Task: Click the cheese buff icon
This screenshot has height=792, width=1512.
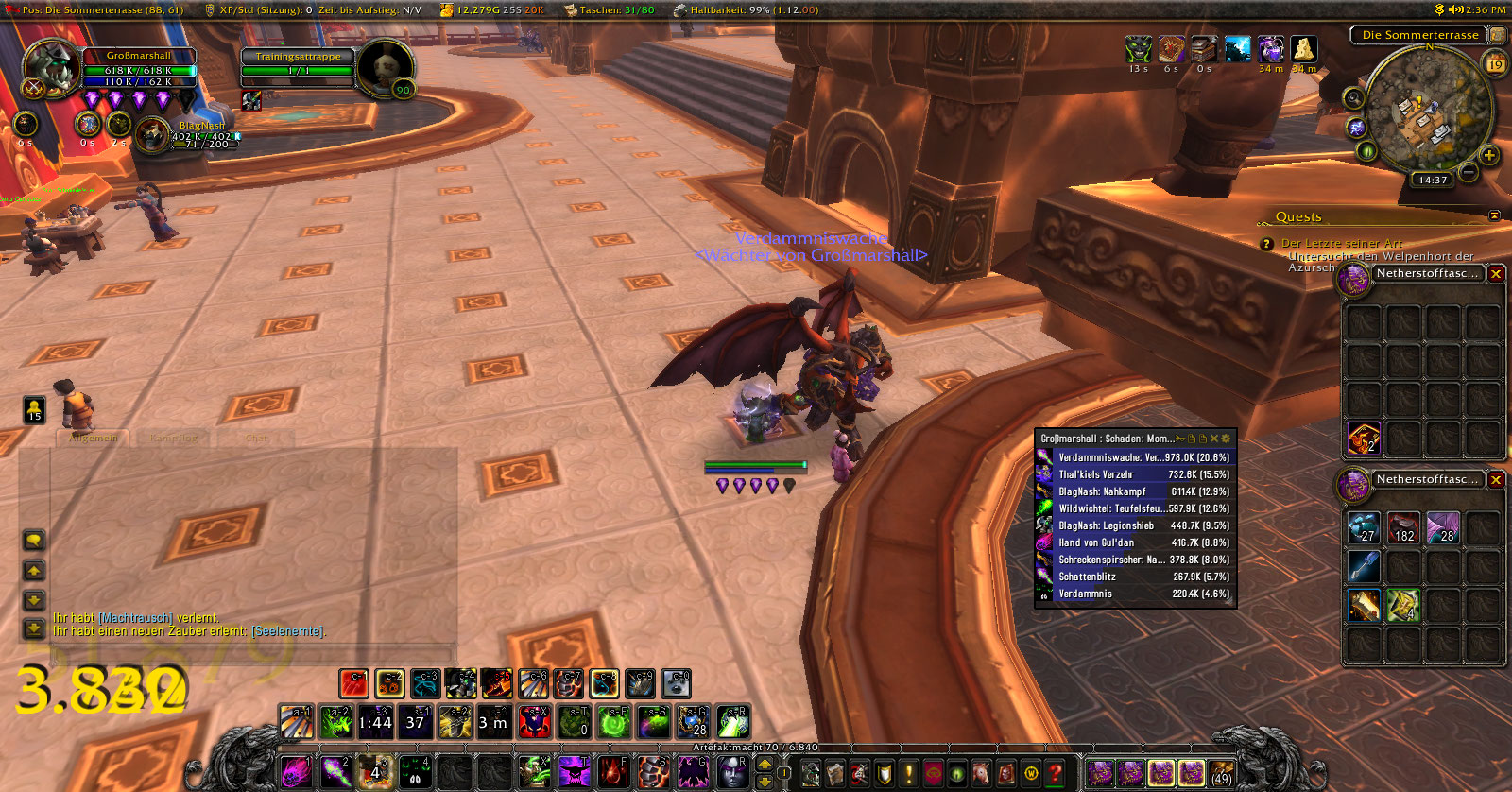Action: [1304, 49]
